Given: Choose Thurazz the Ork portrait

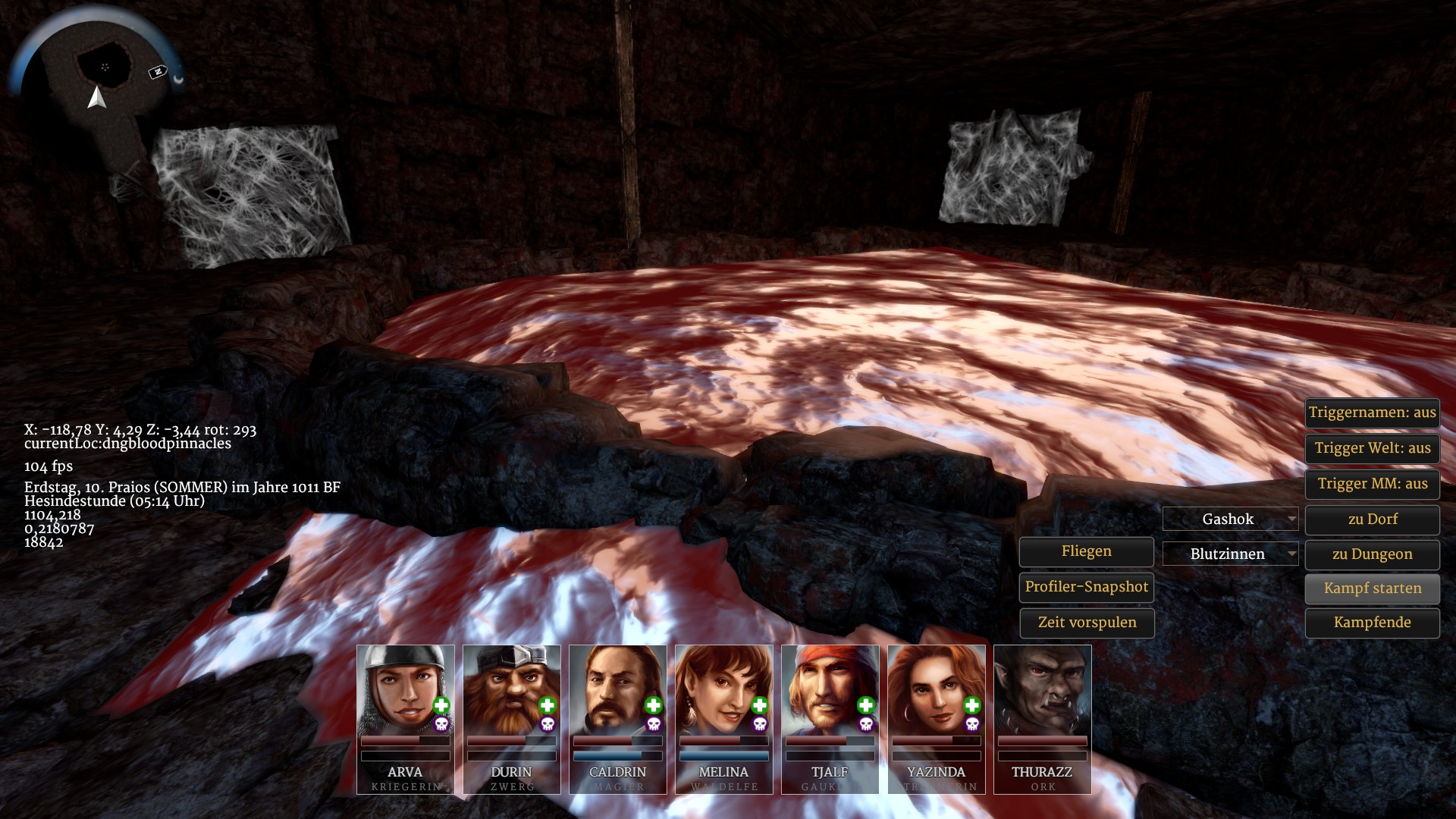Looking at the screenshot, I should (1043, 690).
